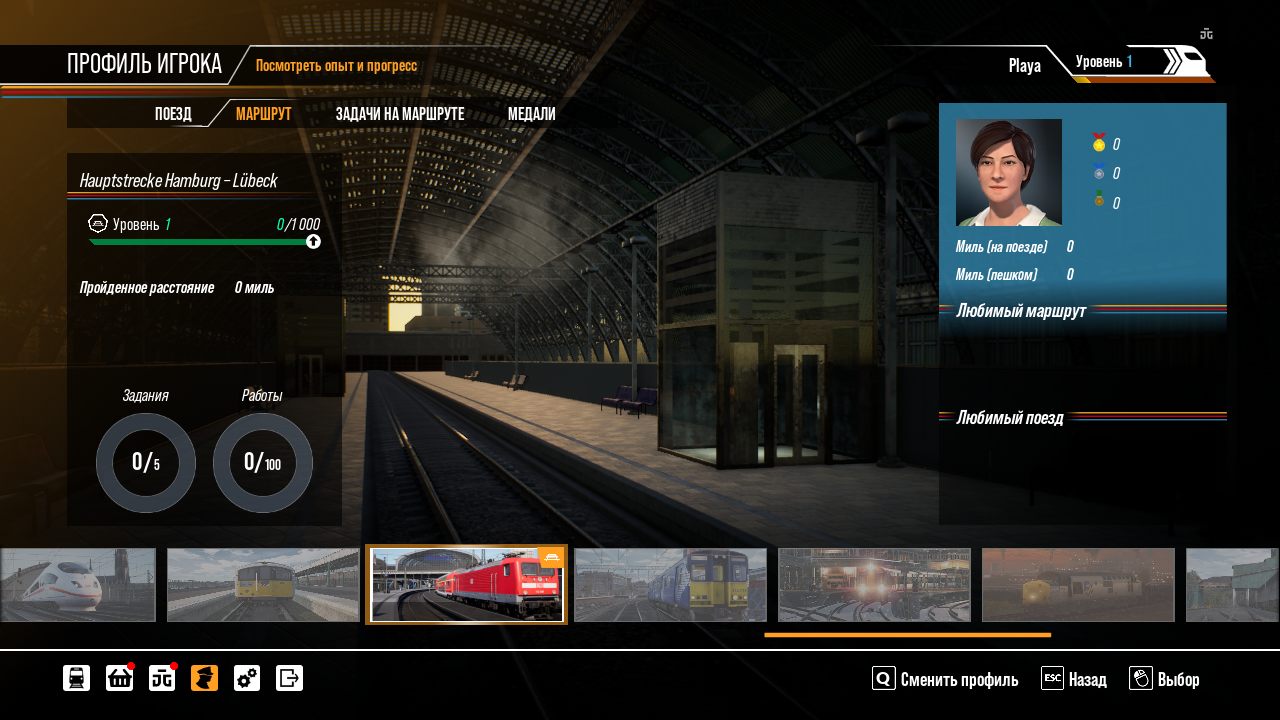Choose the blue and yellow train thumbnail

(x=670, y=585)
